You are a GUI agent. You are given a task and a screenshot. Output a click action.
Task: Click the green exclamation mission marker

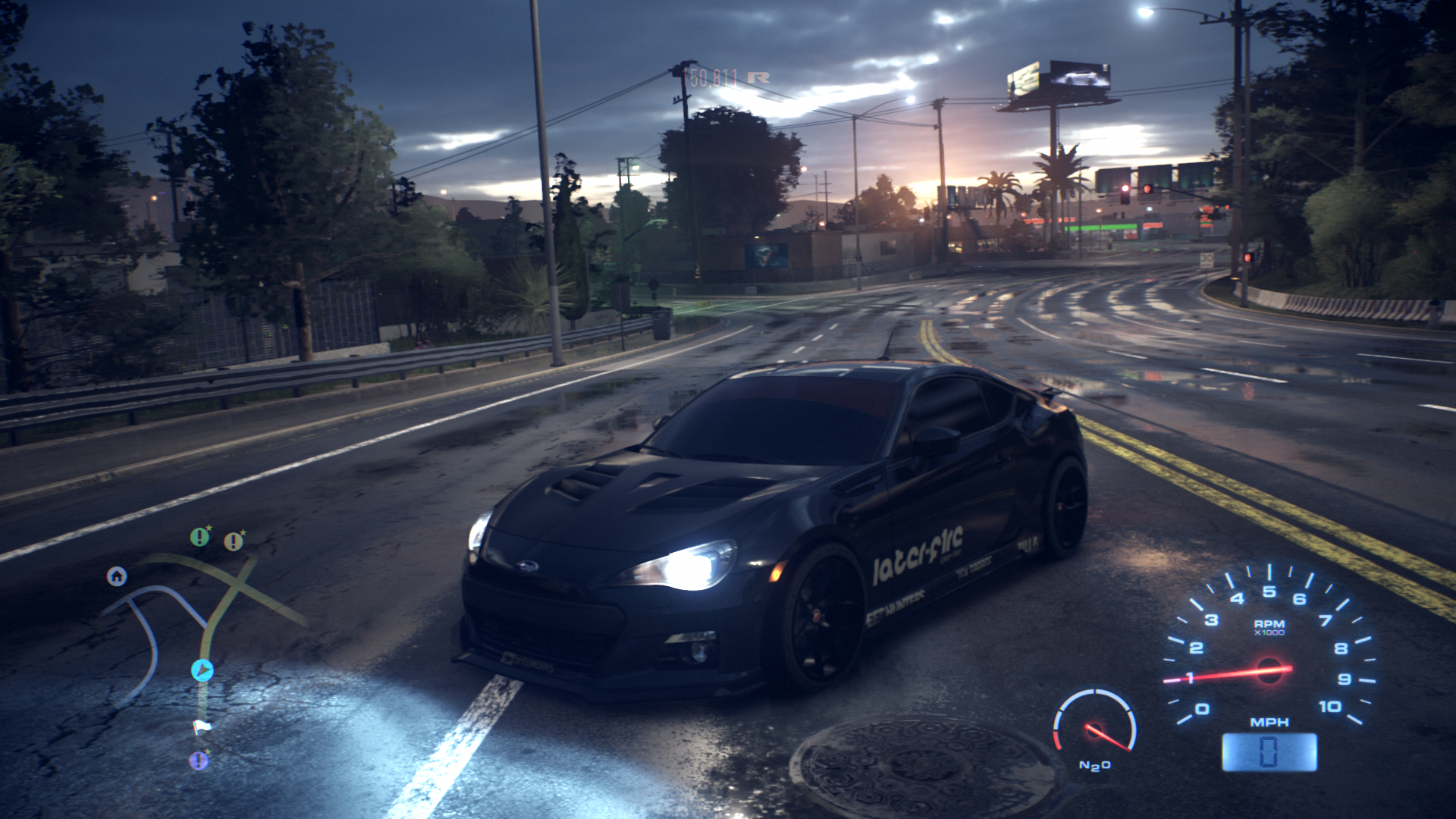coord(199,538)
